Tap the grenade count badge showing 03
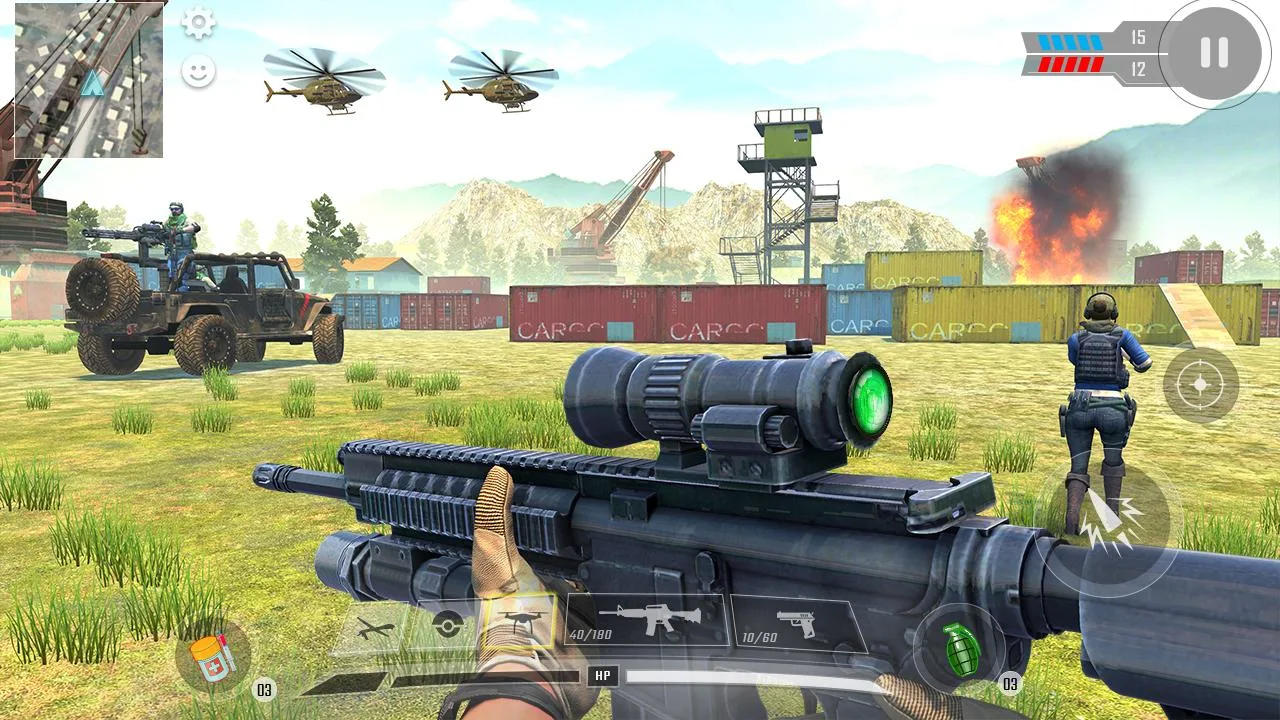 [x=1009, y=686]
